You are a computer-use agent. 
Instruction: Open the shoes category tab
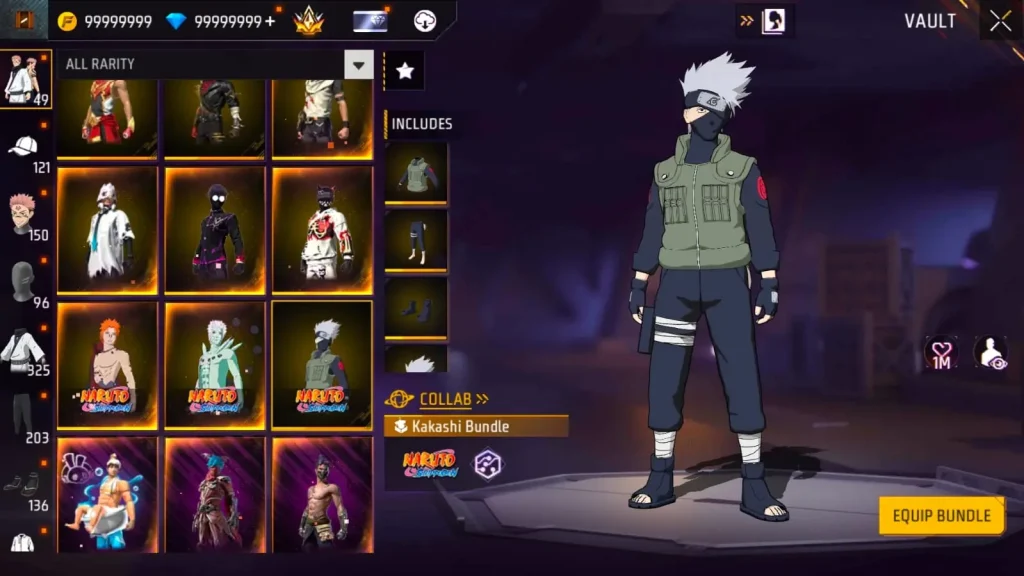[25, 487]
